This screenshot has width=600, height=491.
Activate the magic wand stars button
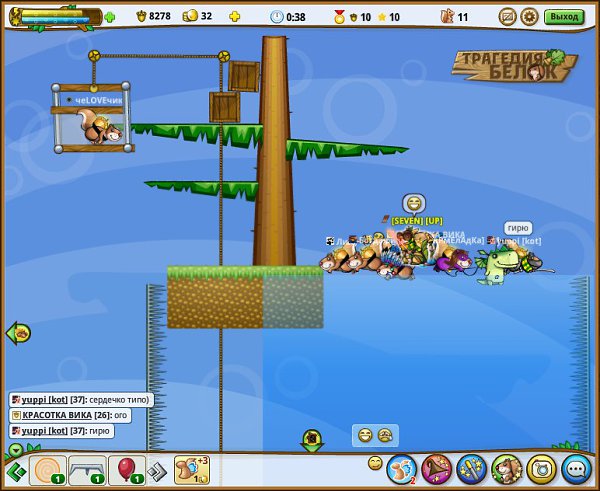[x=471, y=468]
